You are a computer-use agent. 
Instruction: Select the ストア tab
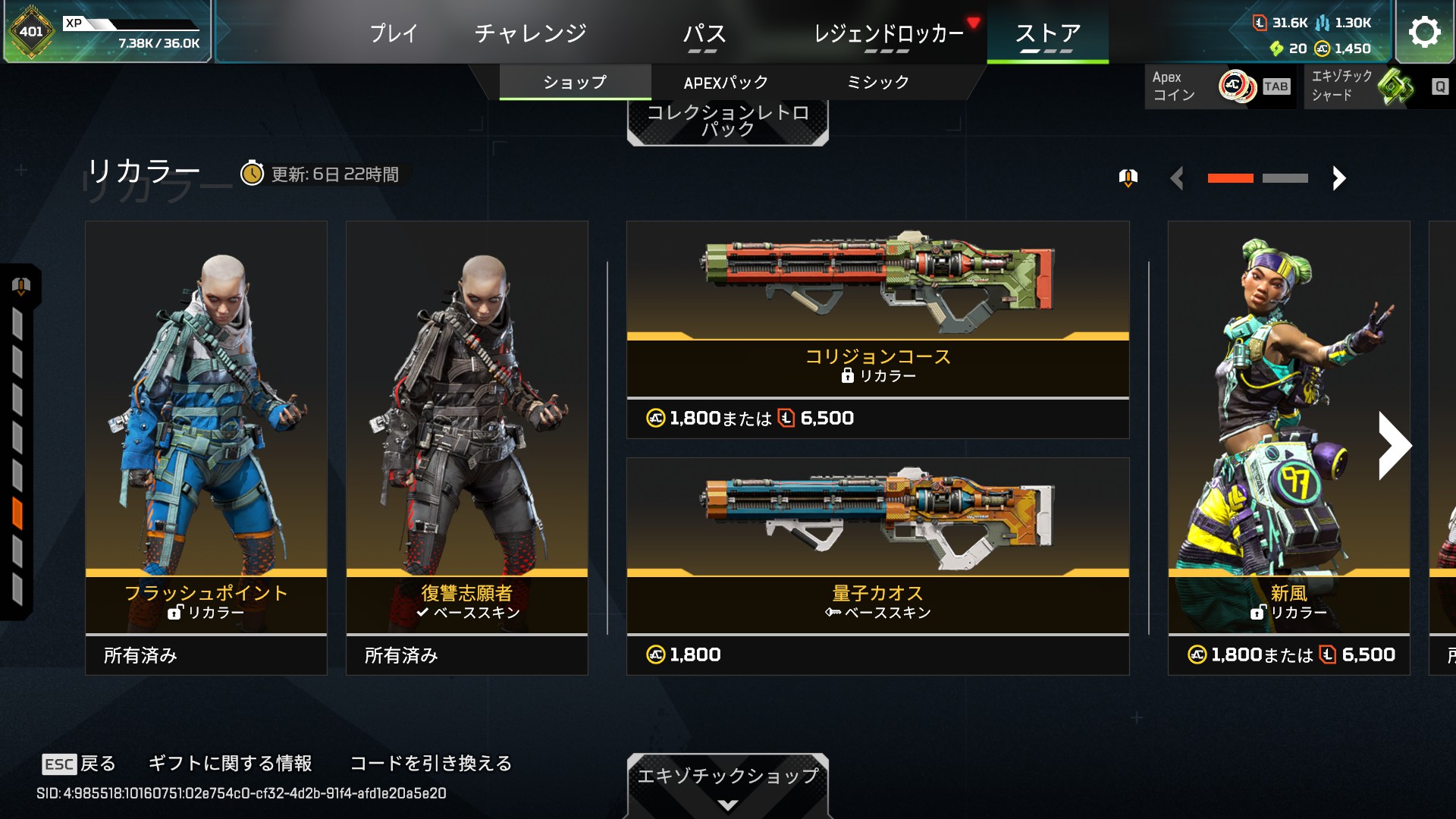coord(1047,33)
